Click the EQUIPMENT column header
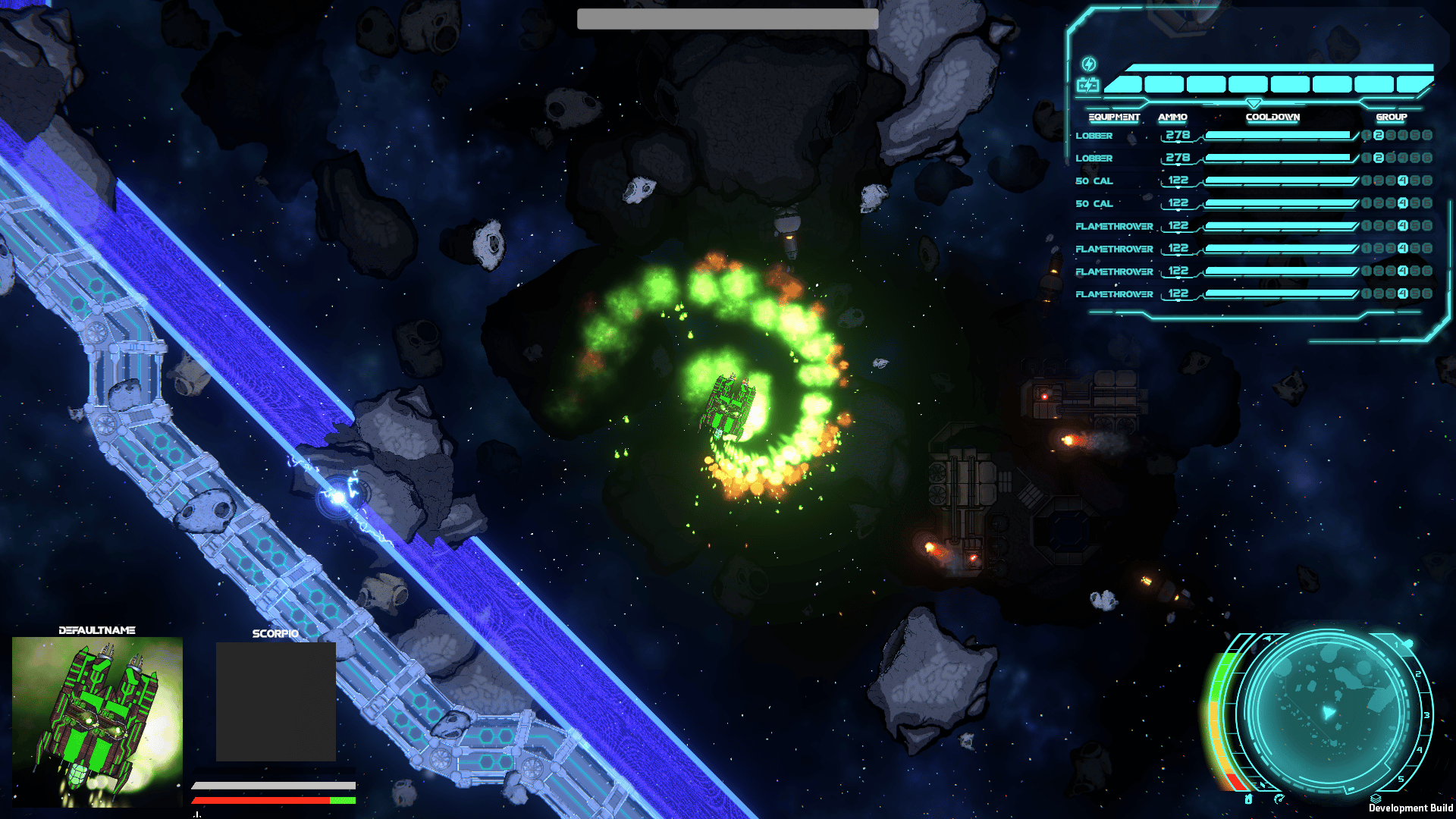Image resolution: width=1456 pixels, height=819 pixels. pyautogui.click(x=1114, y=117)
